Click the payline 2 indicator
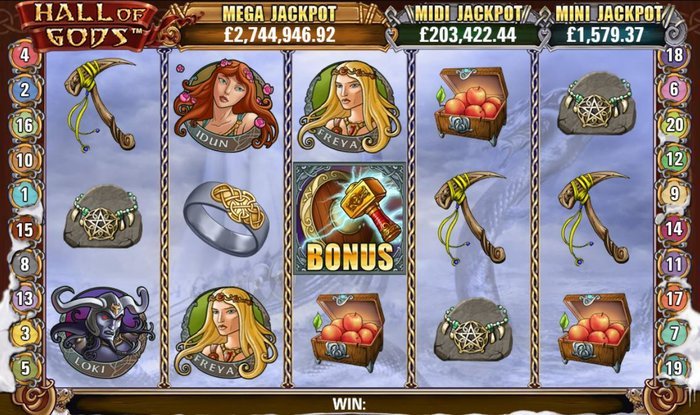Viewport: 700px width, 415px height. pos(24,90)
